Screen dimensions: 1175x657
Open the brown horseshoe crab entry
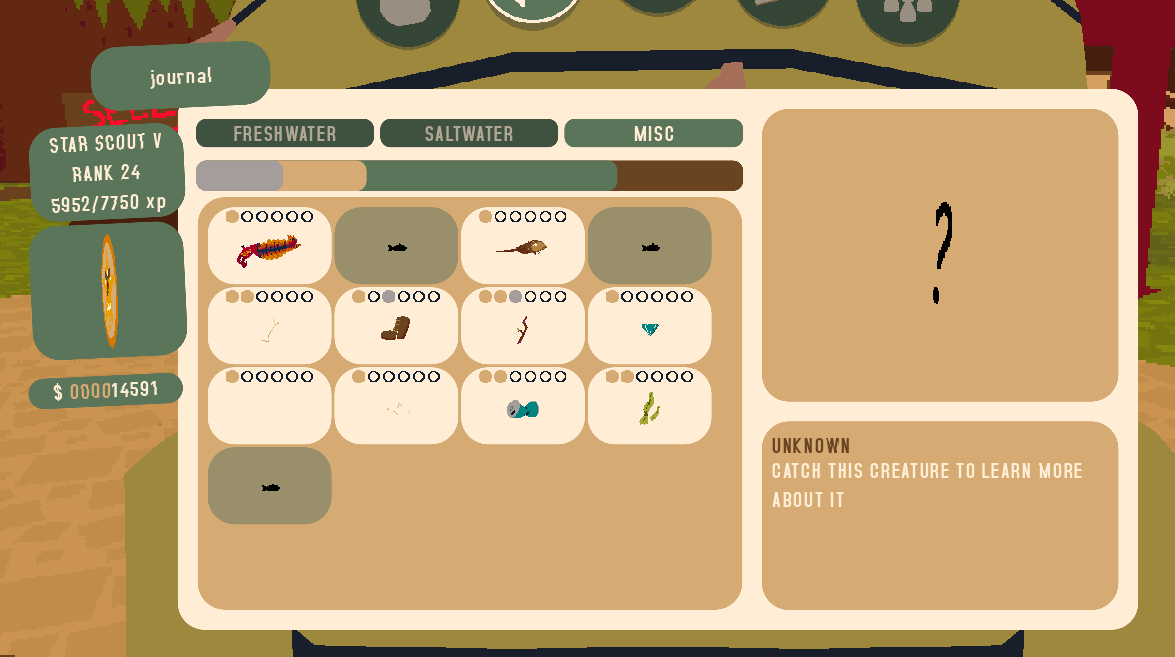(x=523, y=247)
